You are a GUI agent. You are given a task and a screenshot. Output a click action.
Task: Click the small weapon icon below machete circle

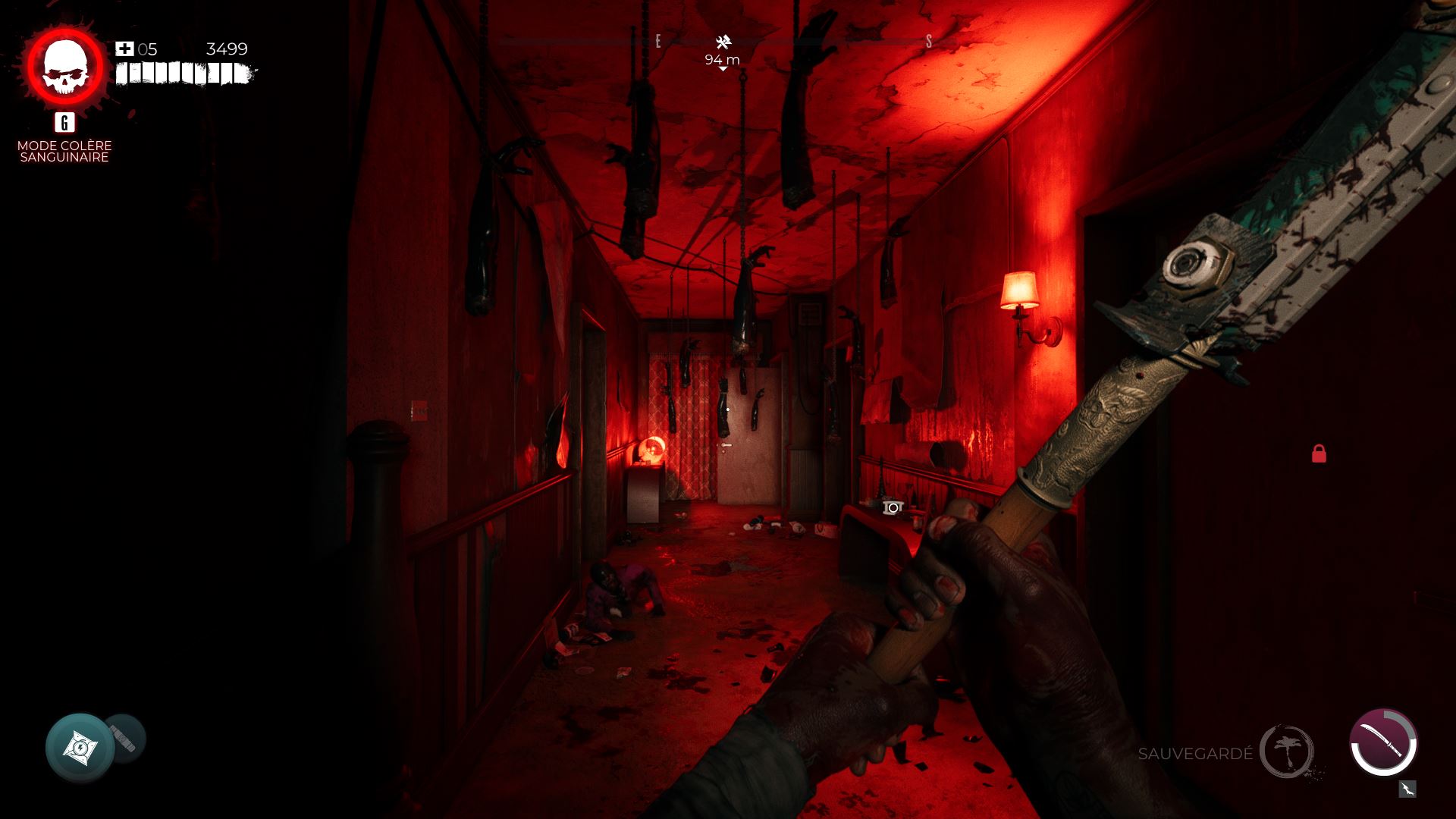[x=1407, y=789]
